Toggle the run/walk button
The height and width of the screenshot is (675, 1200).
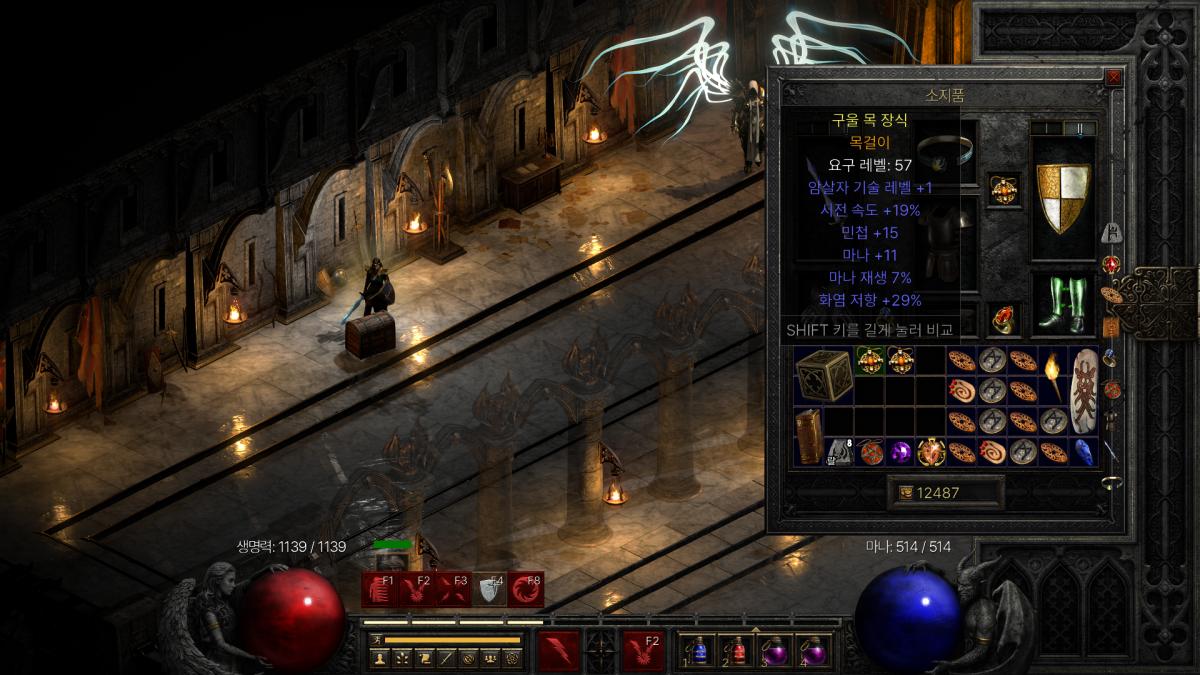[377, 639]
